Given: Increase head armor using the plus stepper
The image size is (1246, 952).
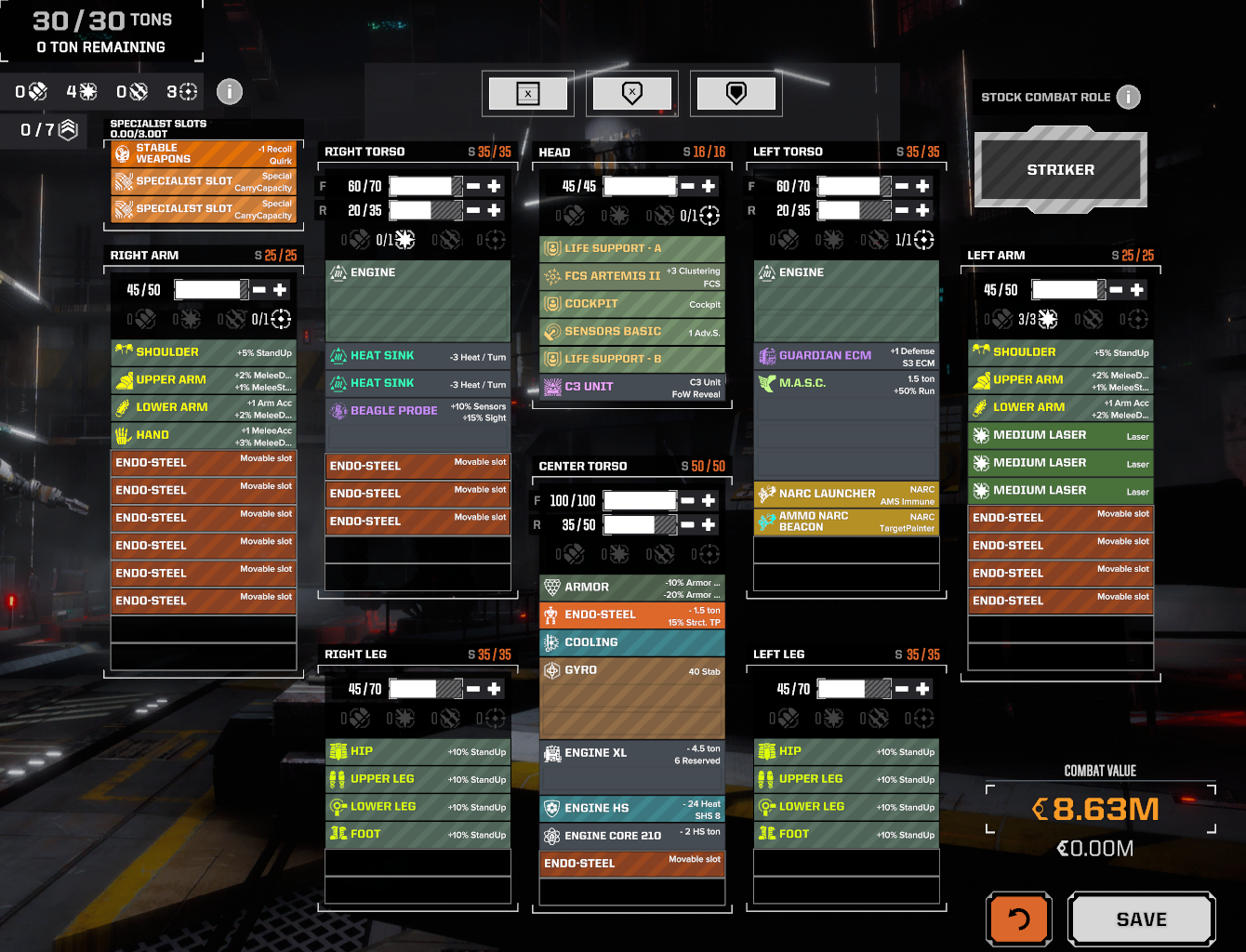Looking at the screenshot, I should tap(708, 186).
